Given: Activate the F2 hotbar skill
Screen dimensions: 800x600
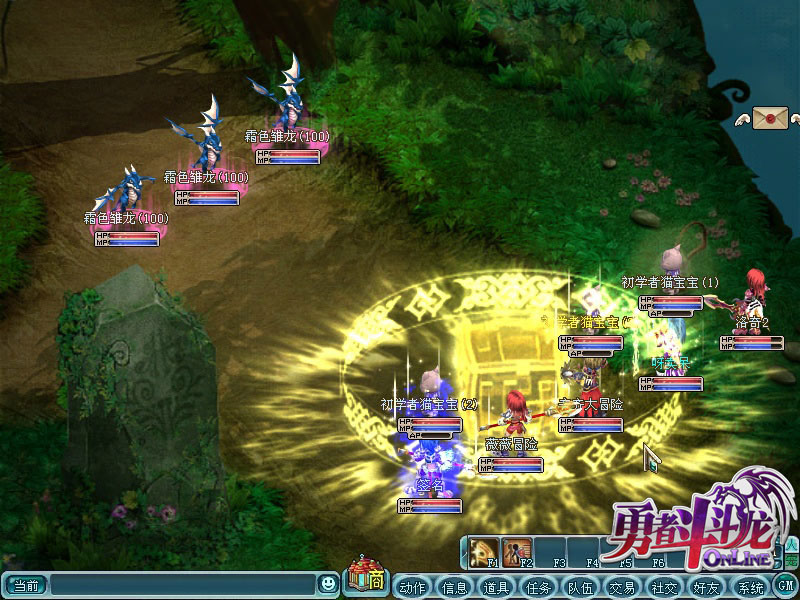Looking at the screenshot, I should tap(517, 551).
